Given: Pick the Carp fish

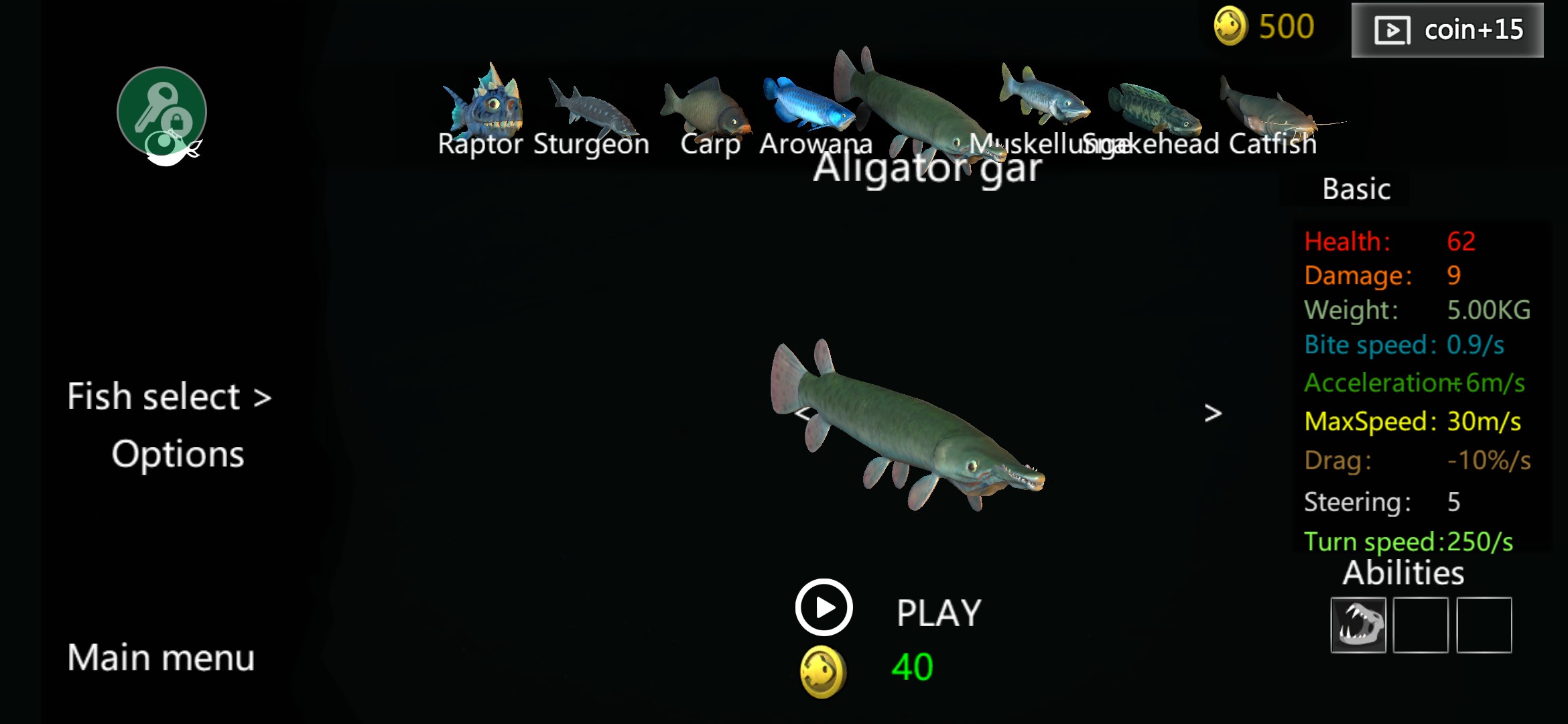Looking at the screenshot, I should pos(707,111).
